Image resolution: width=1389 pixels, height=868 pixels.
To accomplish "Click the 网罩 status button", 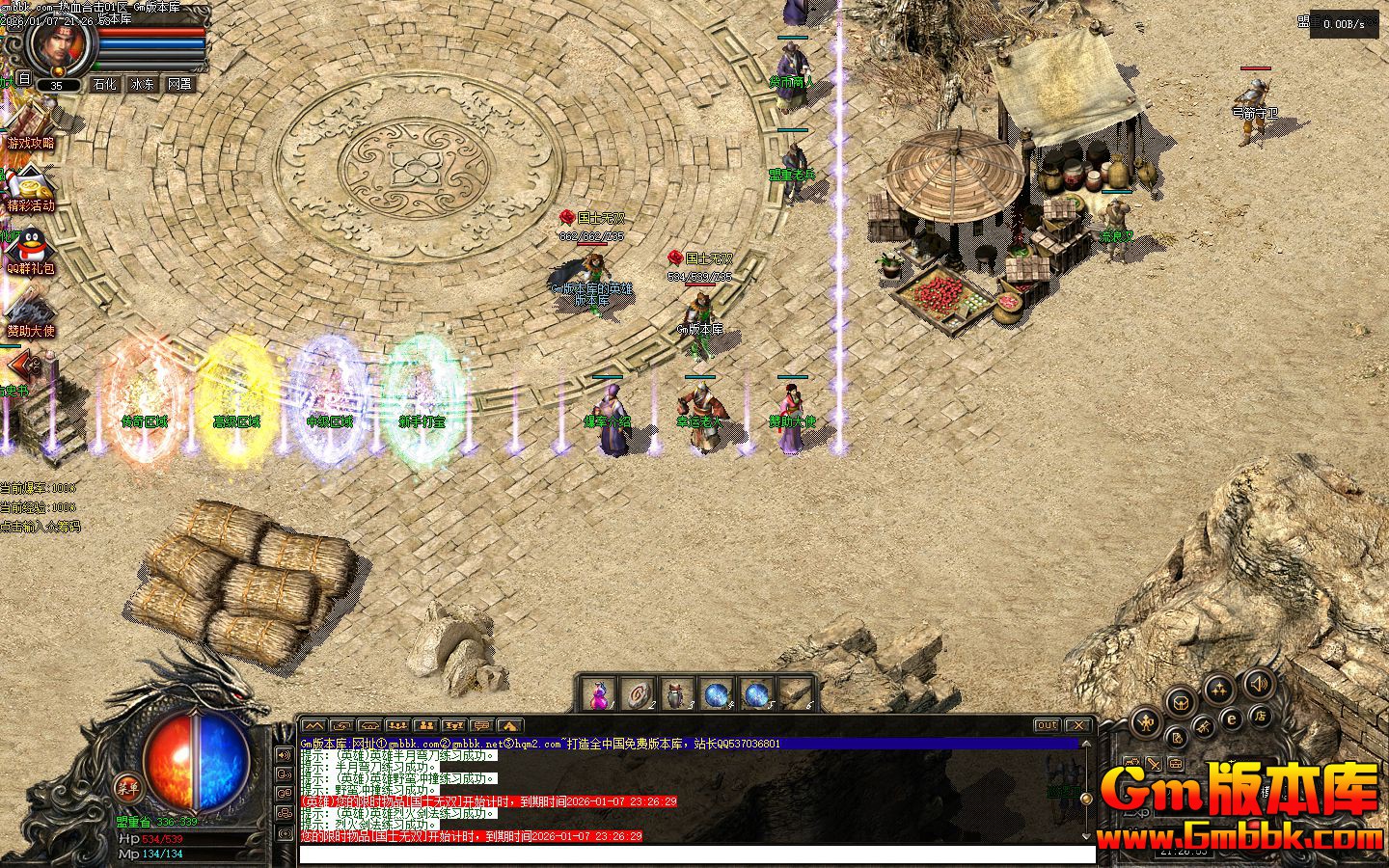I will tap(179, 85).
